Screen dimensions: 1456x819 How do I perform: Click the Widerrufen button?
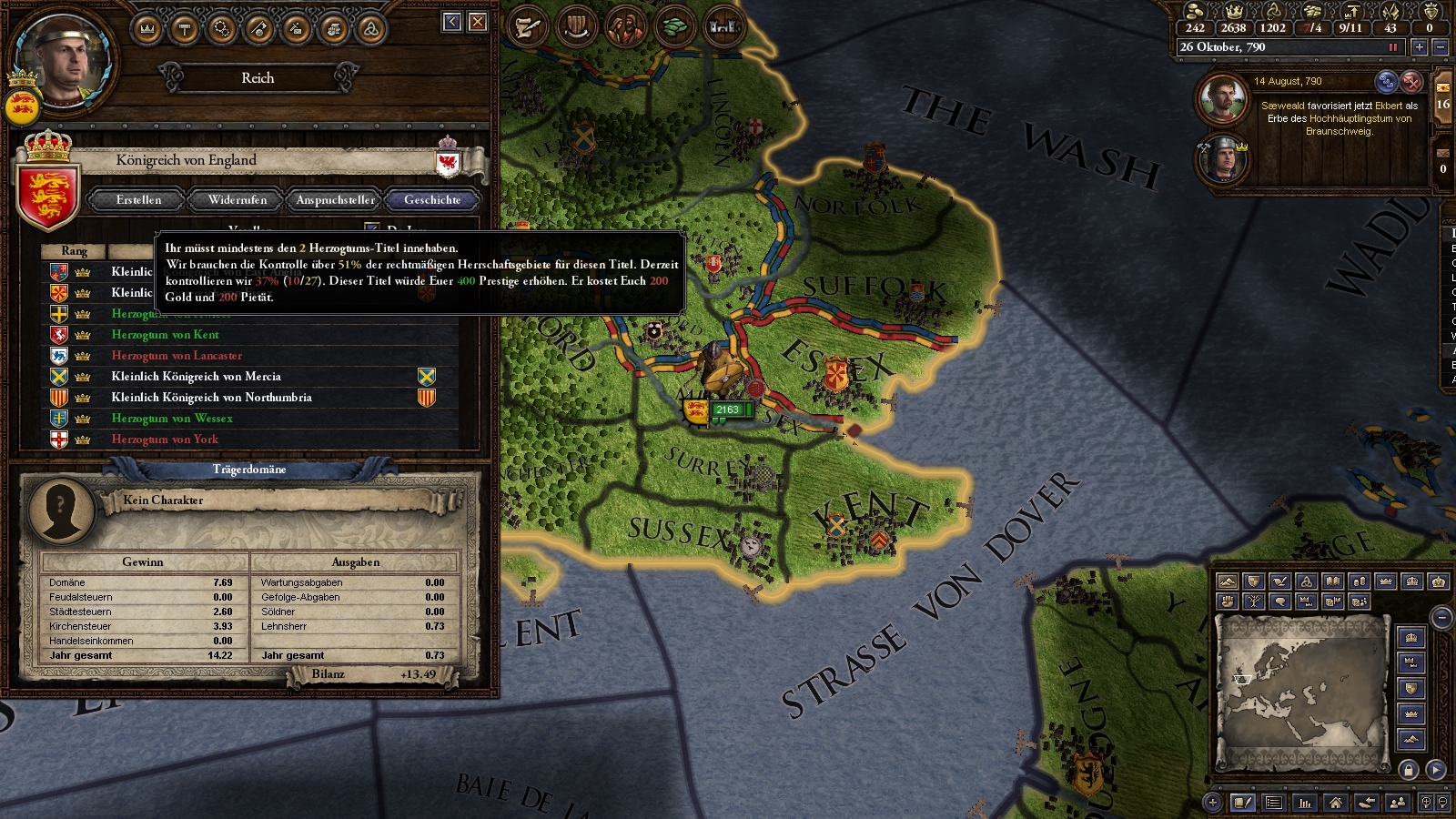point(238,200)
